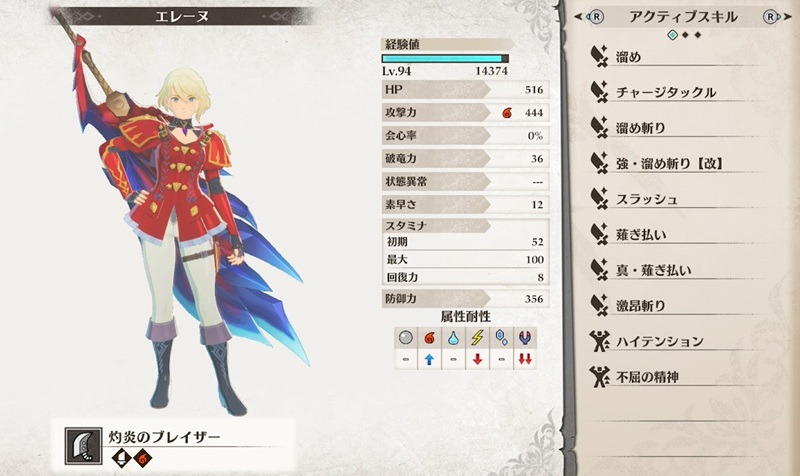Click the アクティブスキル panel header
Image resolution: width=800 pixels, height=476 pixels.
click(x=686, y=17)
